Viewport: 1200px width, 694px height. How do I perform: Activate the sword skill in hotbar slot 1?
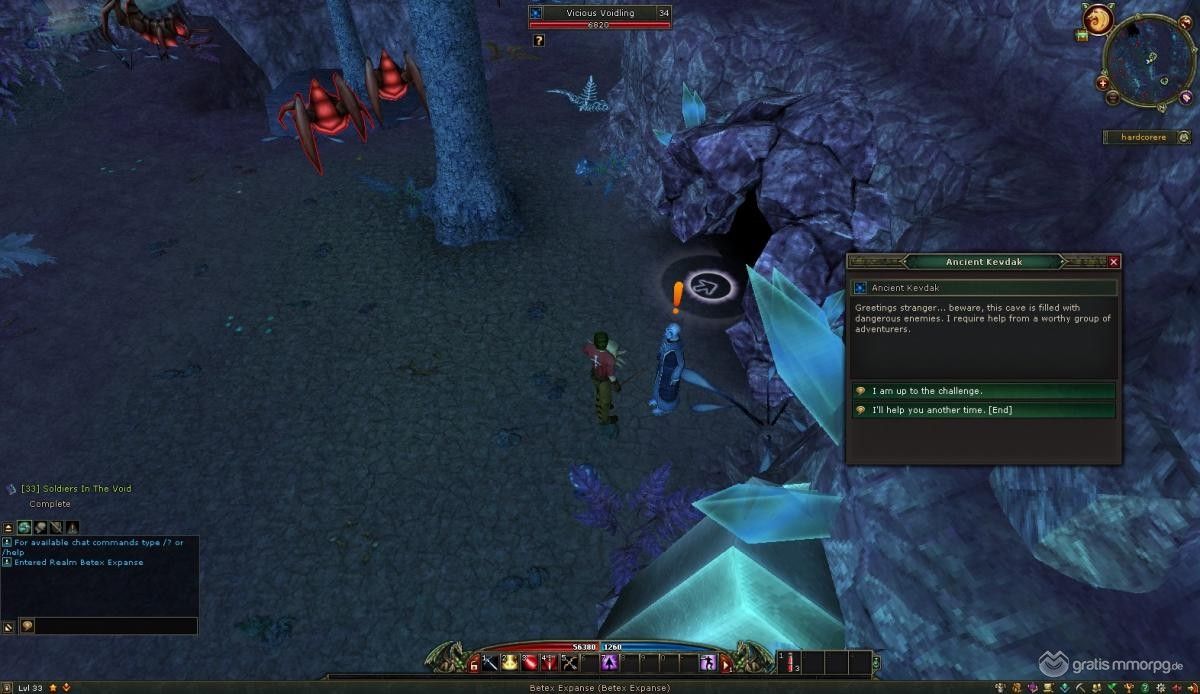click(x=491, y=662)
